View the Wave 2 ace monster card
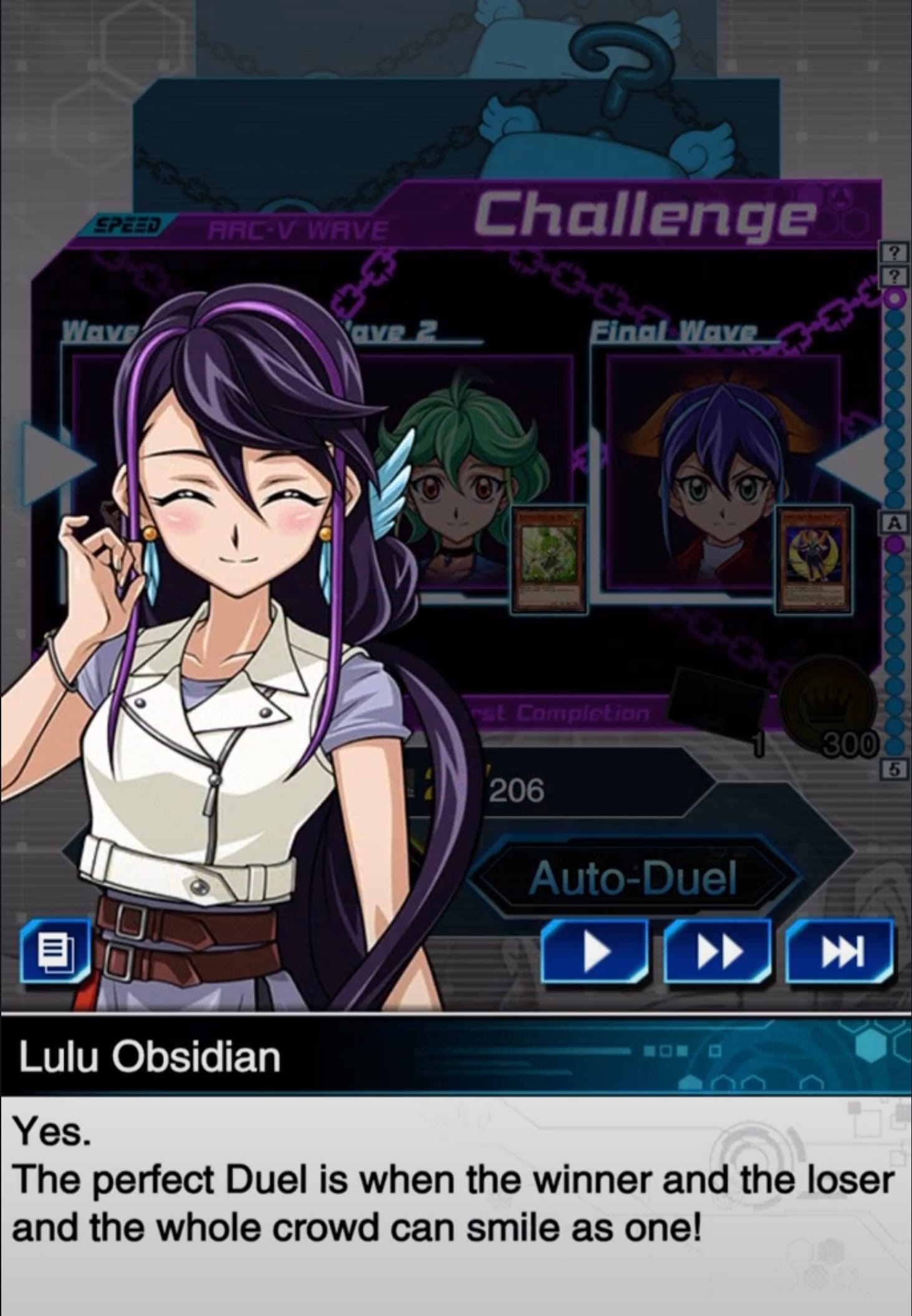Image resolution: width=912 pixels, height=1316 pixels. click(x=549, y=559)
